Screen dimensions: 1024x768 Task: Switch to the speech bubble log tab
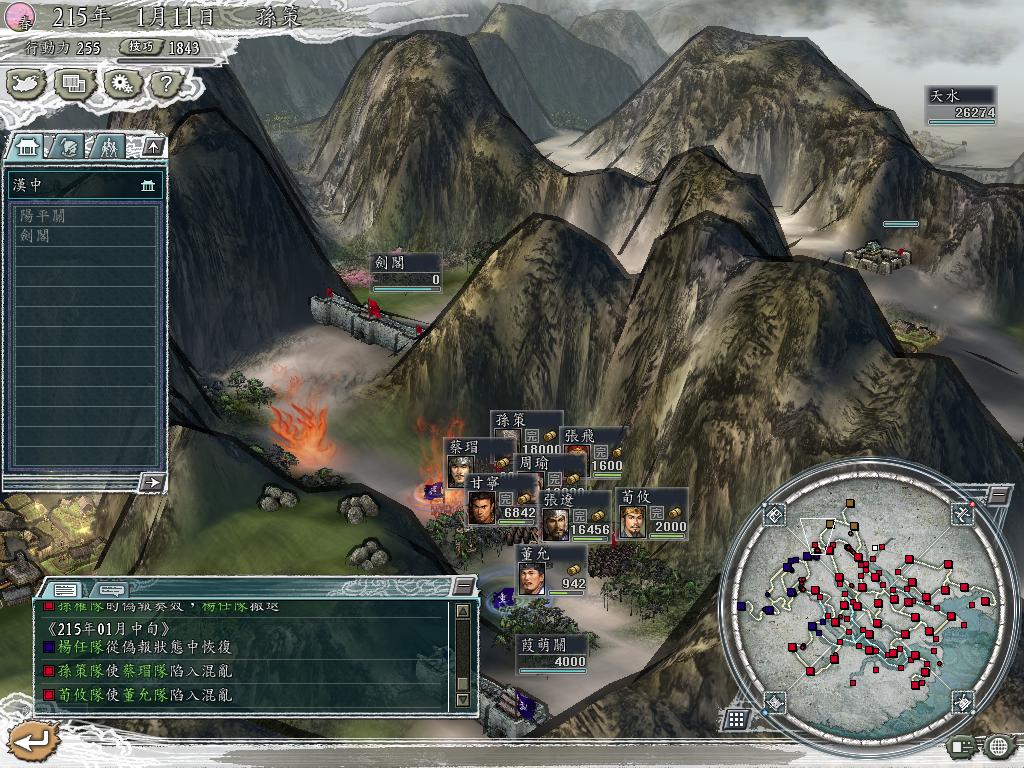pos(110,590)
